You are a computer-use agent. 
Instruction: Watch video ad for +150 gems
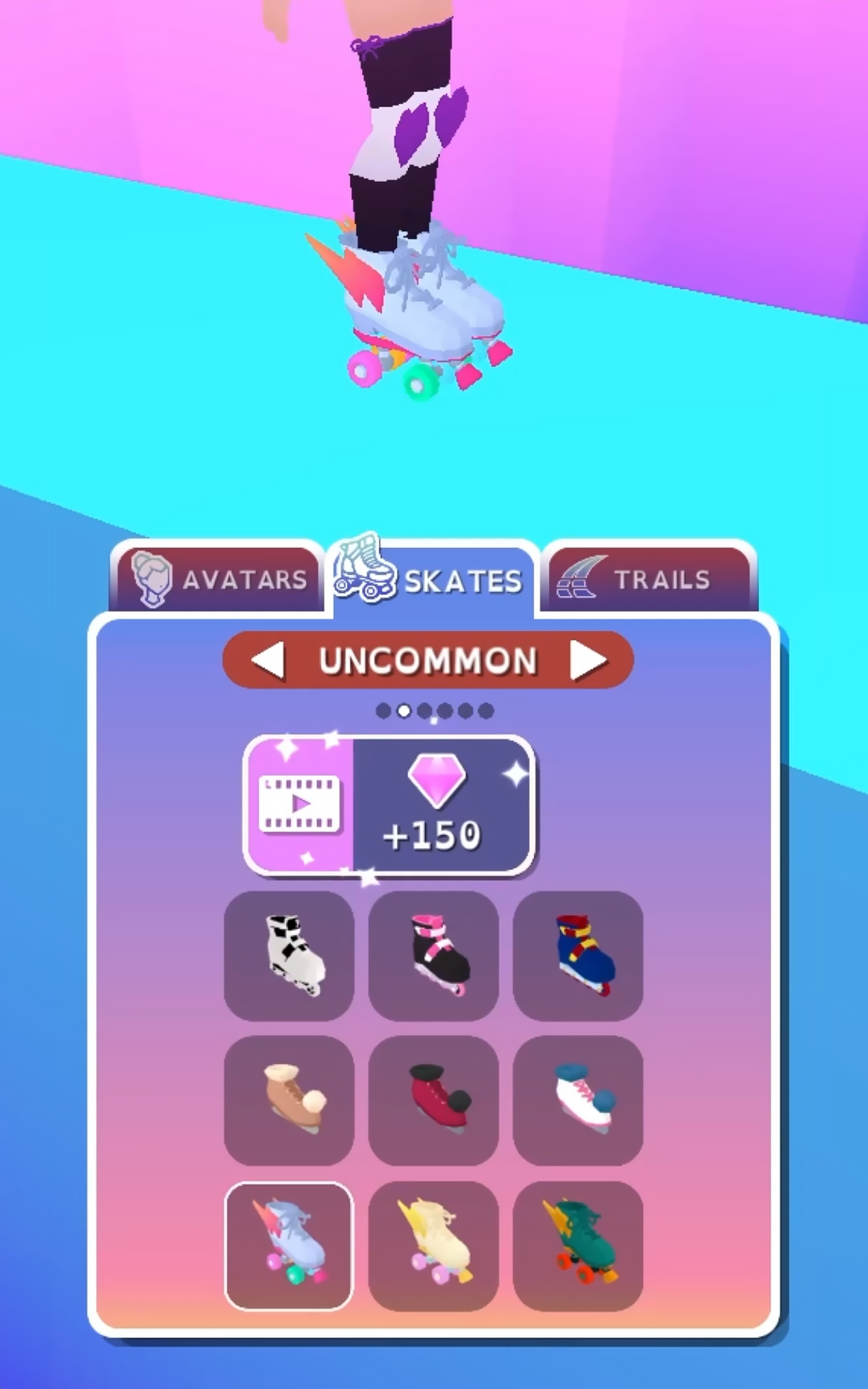pyautogui.click(x=389, y=805)
